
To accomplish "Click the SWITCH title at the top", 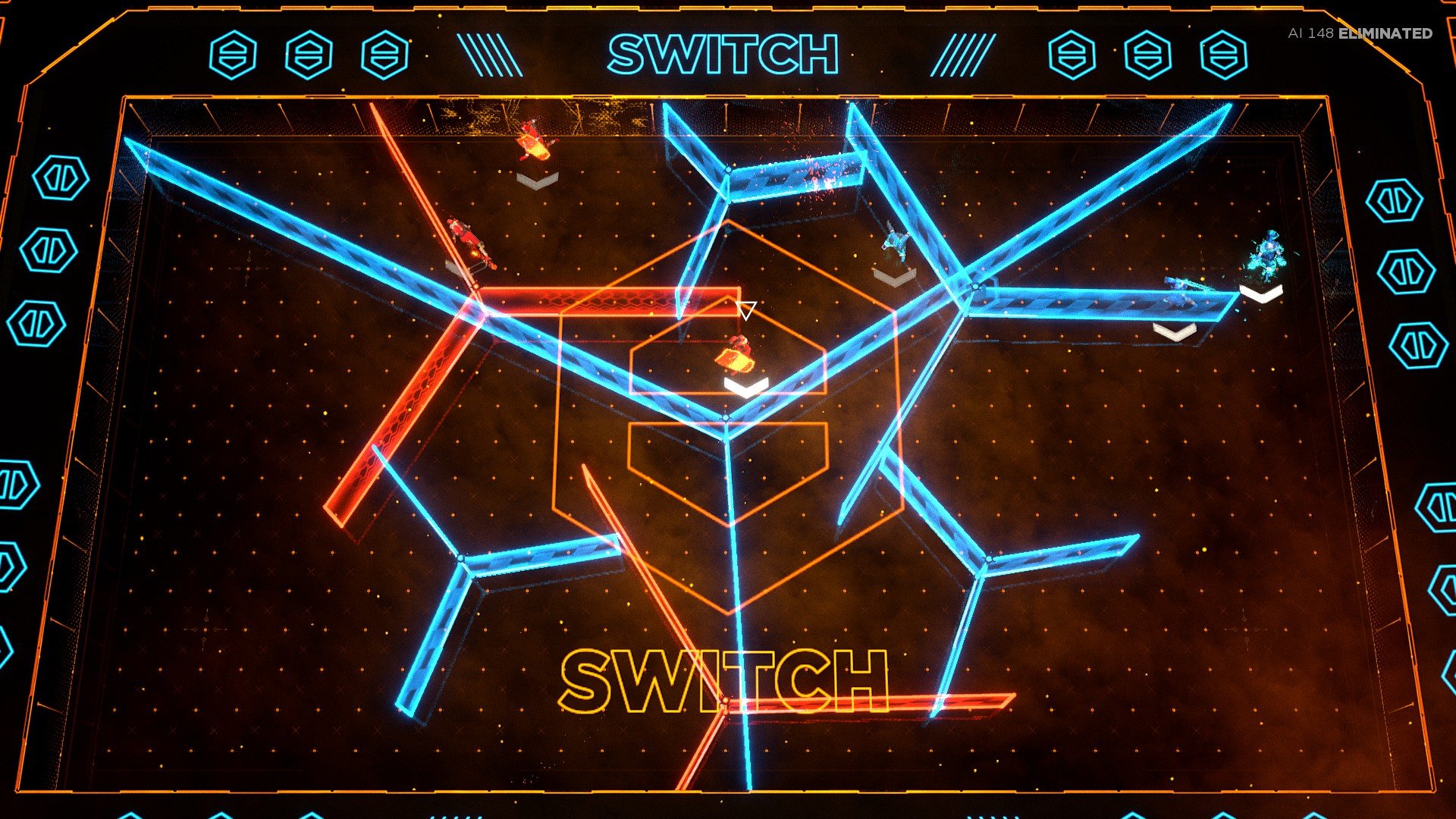I will coord(723,53).
